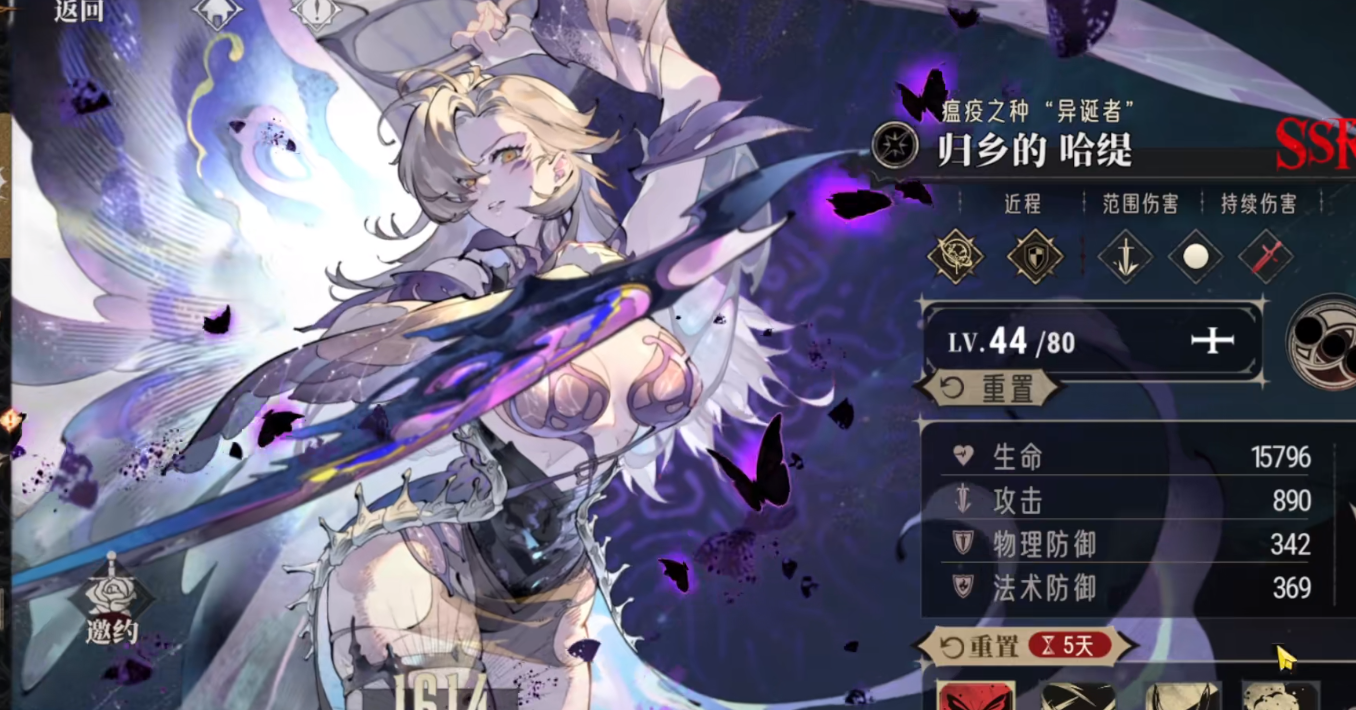The height and width of the screenshot is (710, 1356).
Task: Select the cloud puff skill icon
Action: click(x=1281, y=696)
